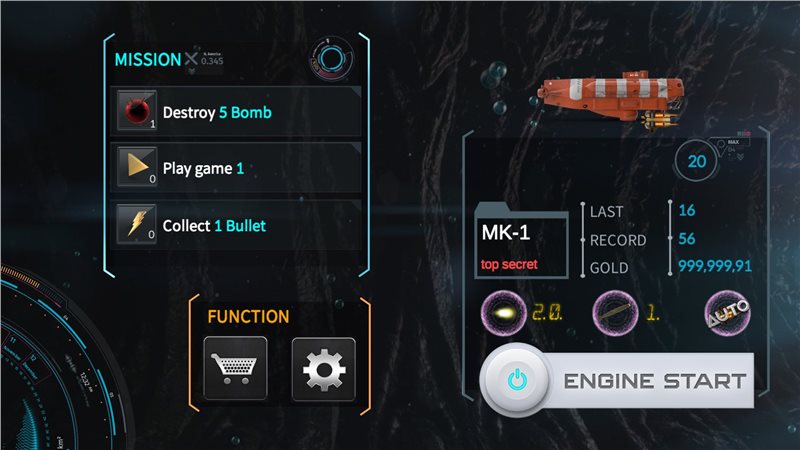Choose the torpedo upgrade orb

[613, 311]
